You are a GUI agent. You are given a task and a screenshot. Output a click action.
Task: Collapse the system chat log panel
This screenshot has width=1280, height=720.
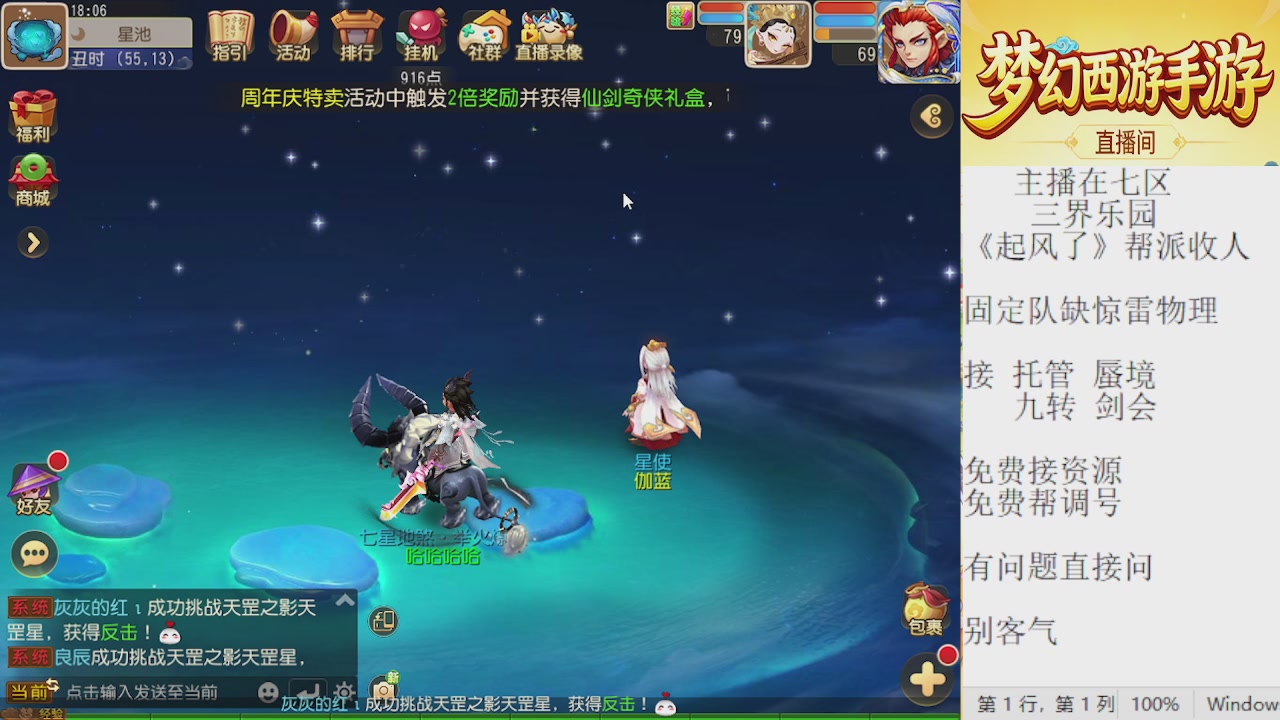coord(345,599)
